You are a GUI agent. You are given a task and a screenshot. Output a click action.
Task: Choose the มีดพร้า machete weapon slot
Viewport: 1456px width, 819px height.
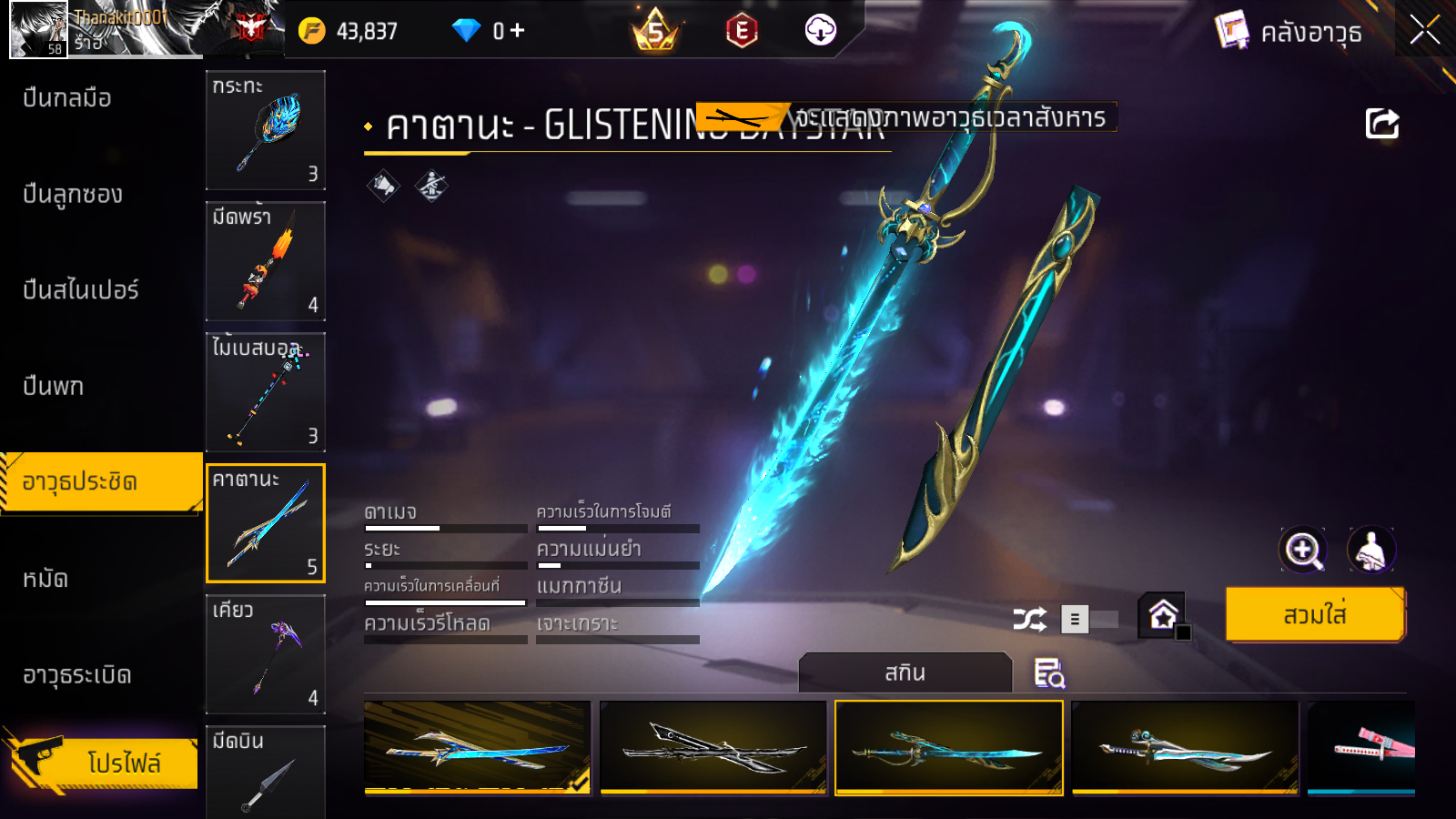click(266, 261)
